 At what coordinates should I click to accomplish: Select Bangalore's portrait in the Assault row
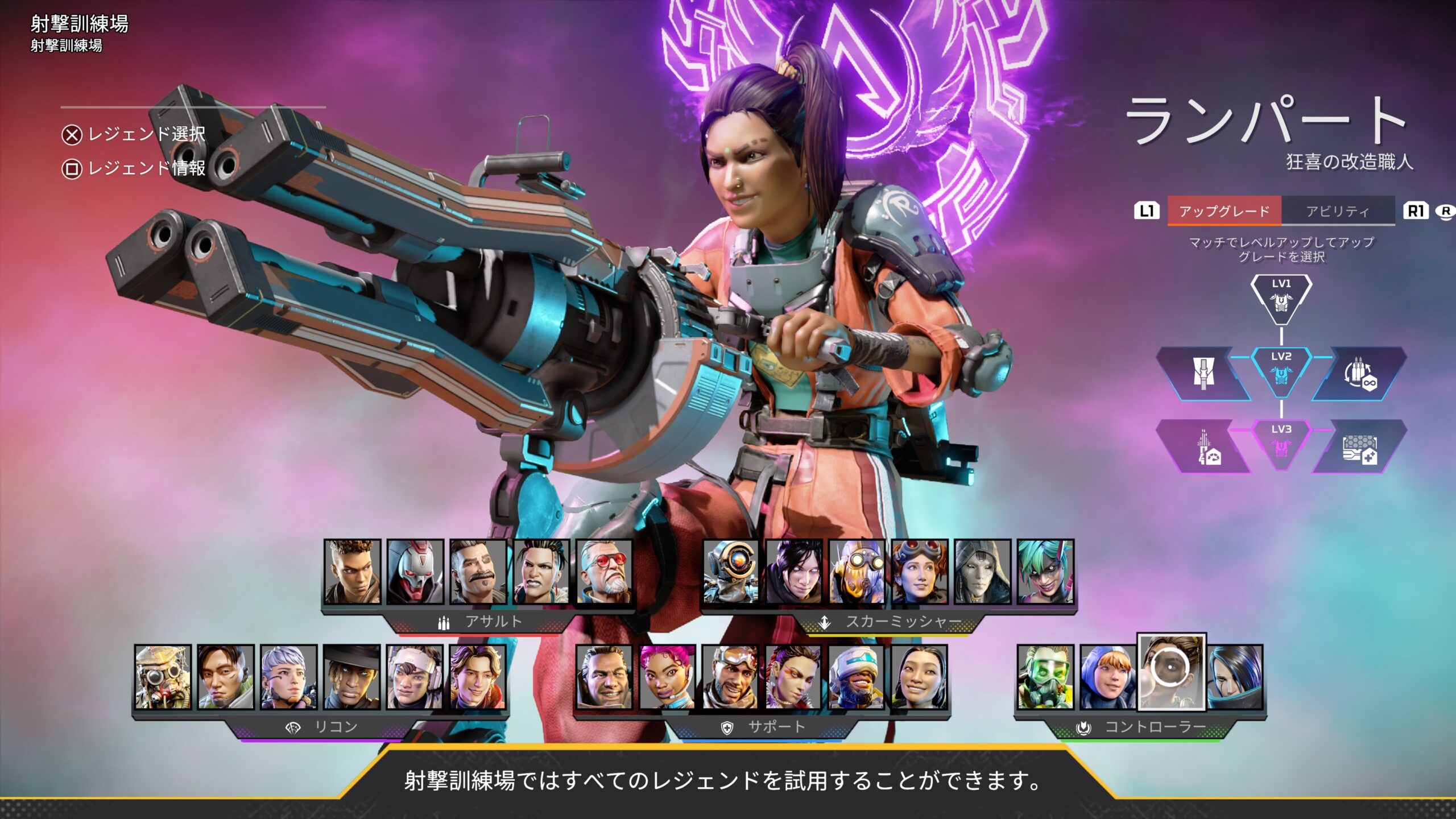(x=352, y=572)
